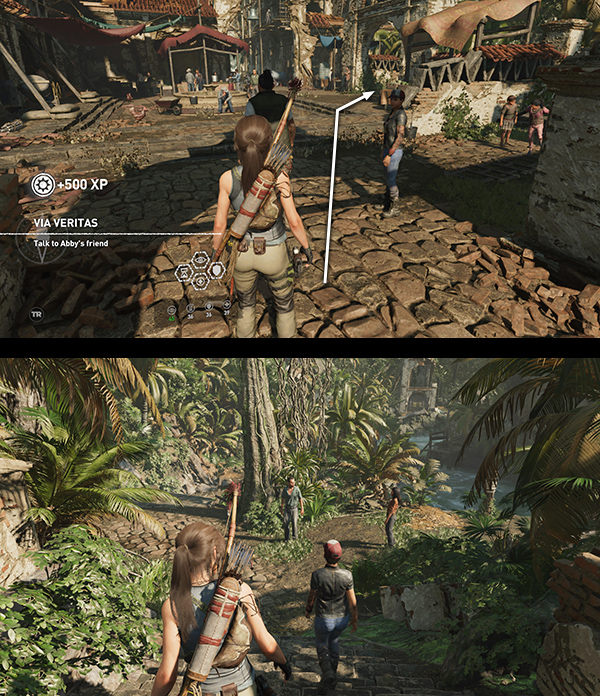Select the plus-sign hexagon icon

pos(200,282)
